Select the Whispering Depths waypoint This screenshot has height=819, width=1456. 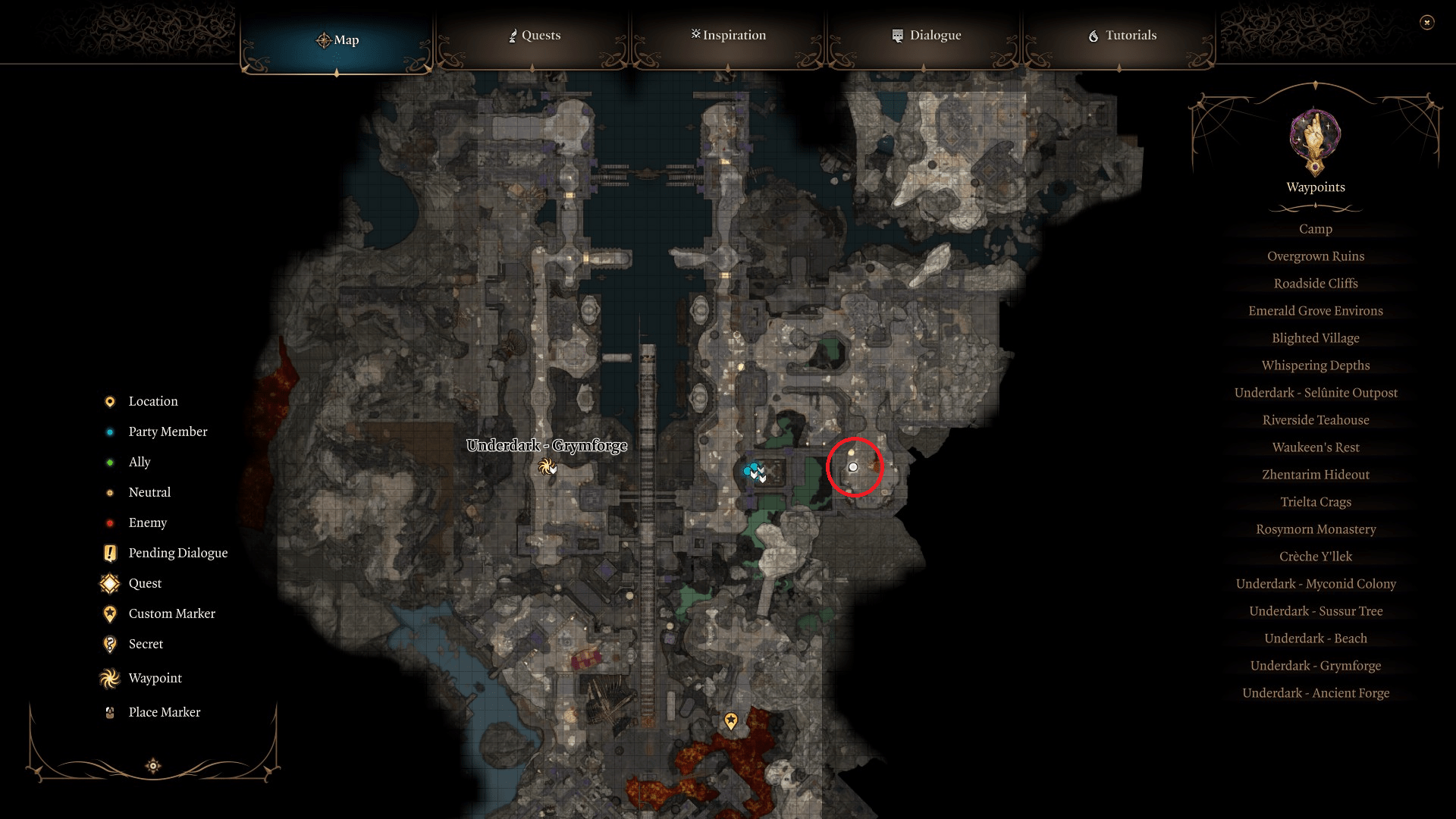tap(1315, 365)
